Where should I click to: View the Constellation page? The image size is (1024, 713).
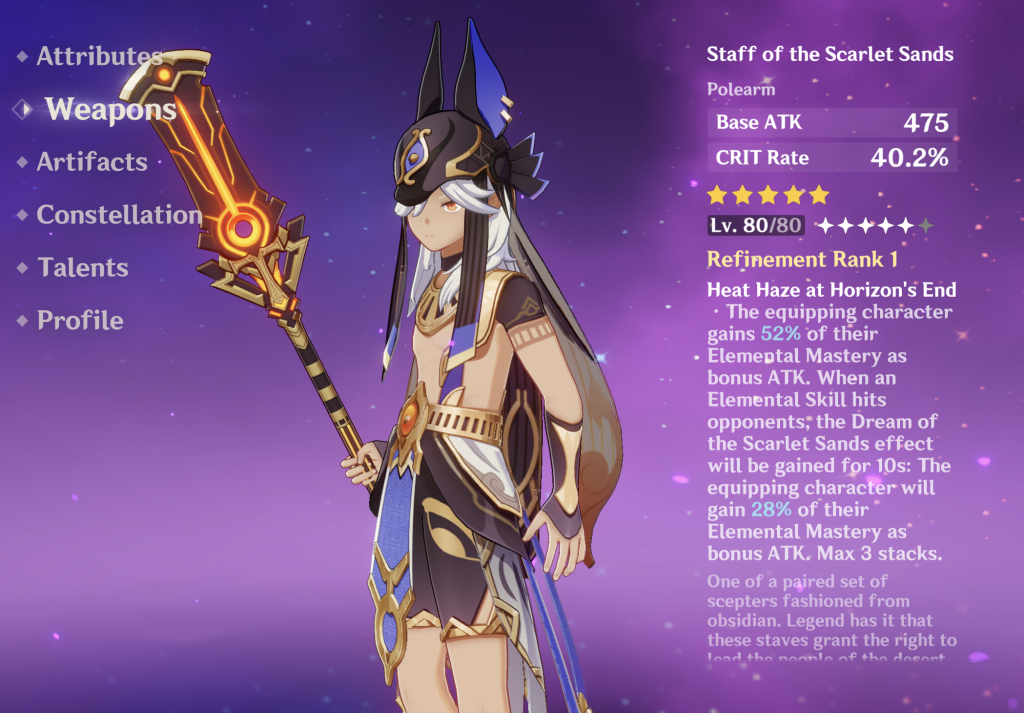point(118,215)
